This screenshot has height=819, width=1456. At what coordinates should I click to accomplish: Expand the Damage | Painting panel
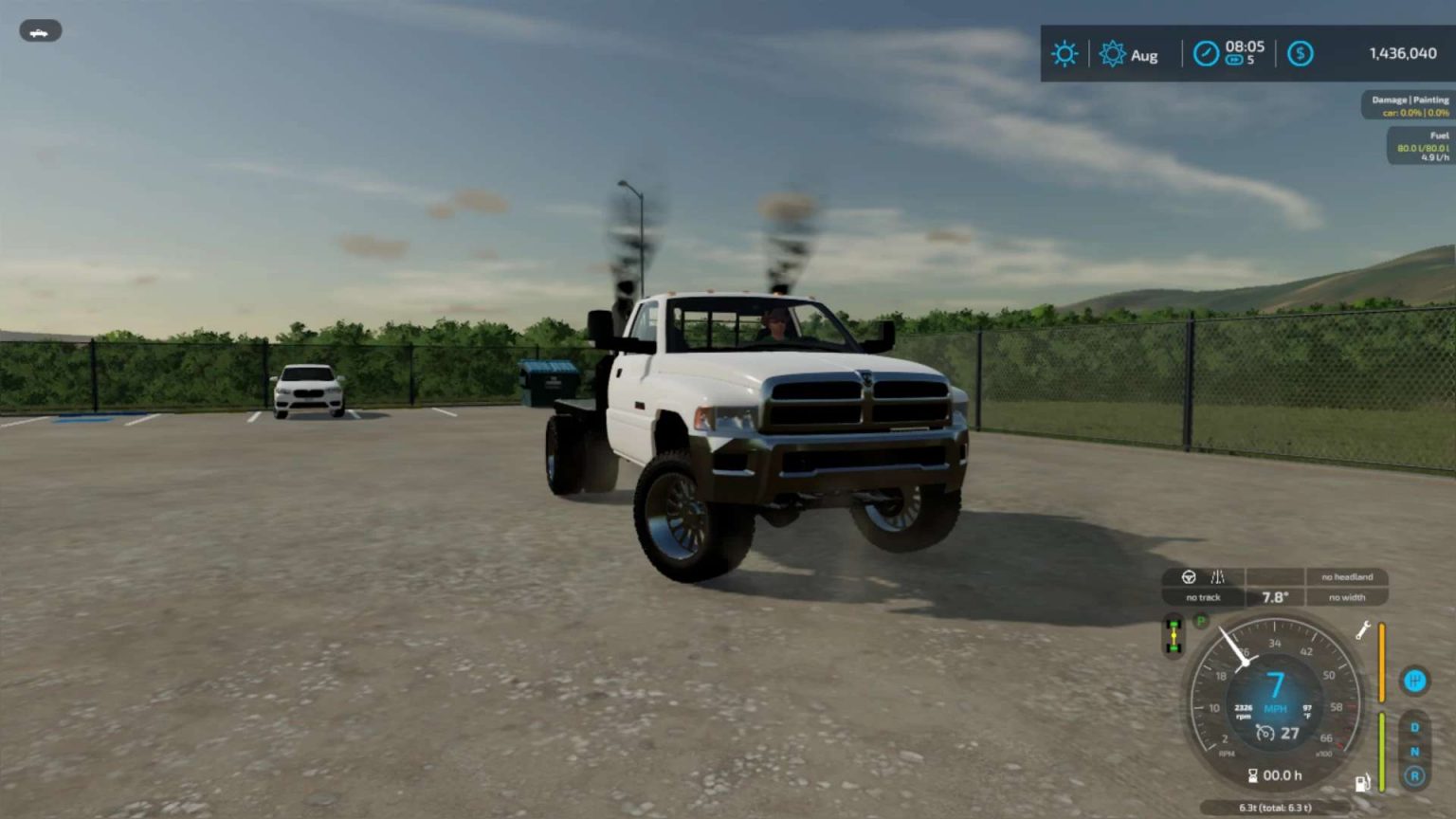click(1410, 105)
